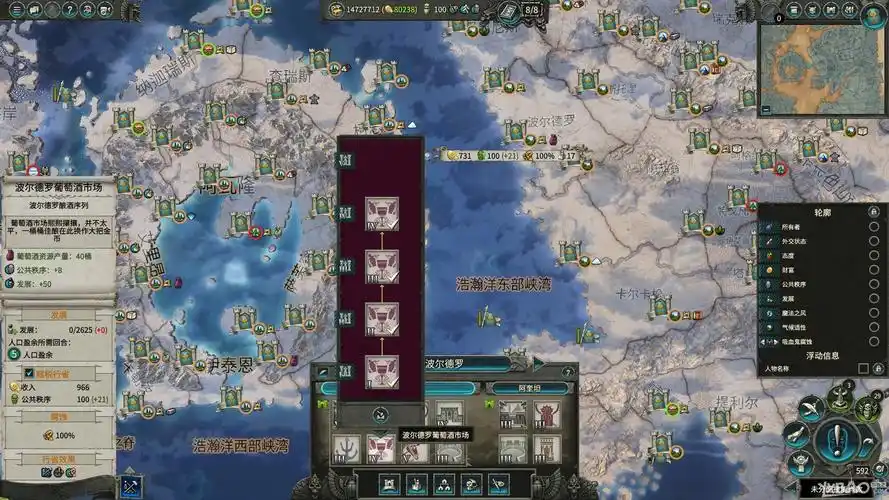Click the anchor port building slot
Screen dimensions: 889x500
coord(346,449)
